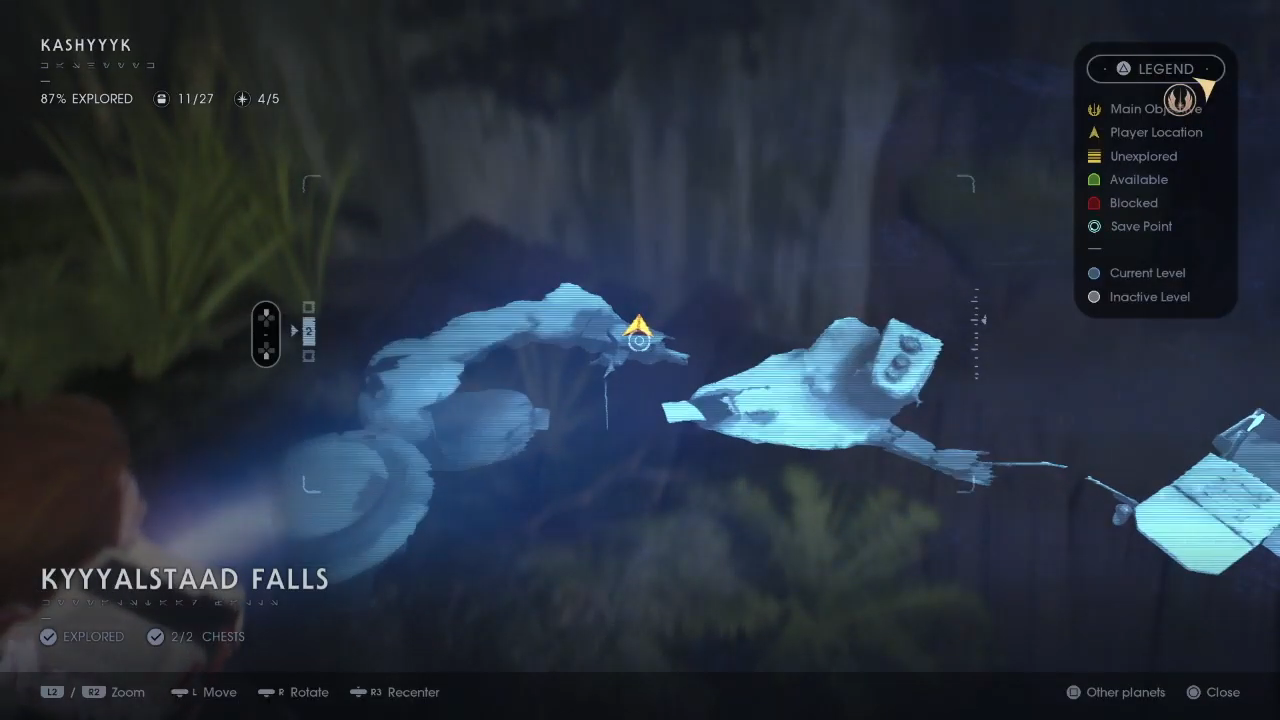1280x720 pixels.
Task: Select the Blocked legend icon
Action: tap(1094, 202)
